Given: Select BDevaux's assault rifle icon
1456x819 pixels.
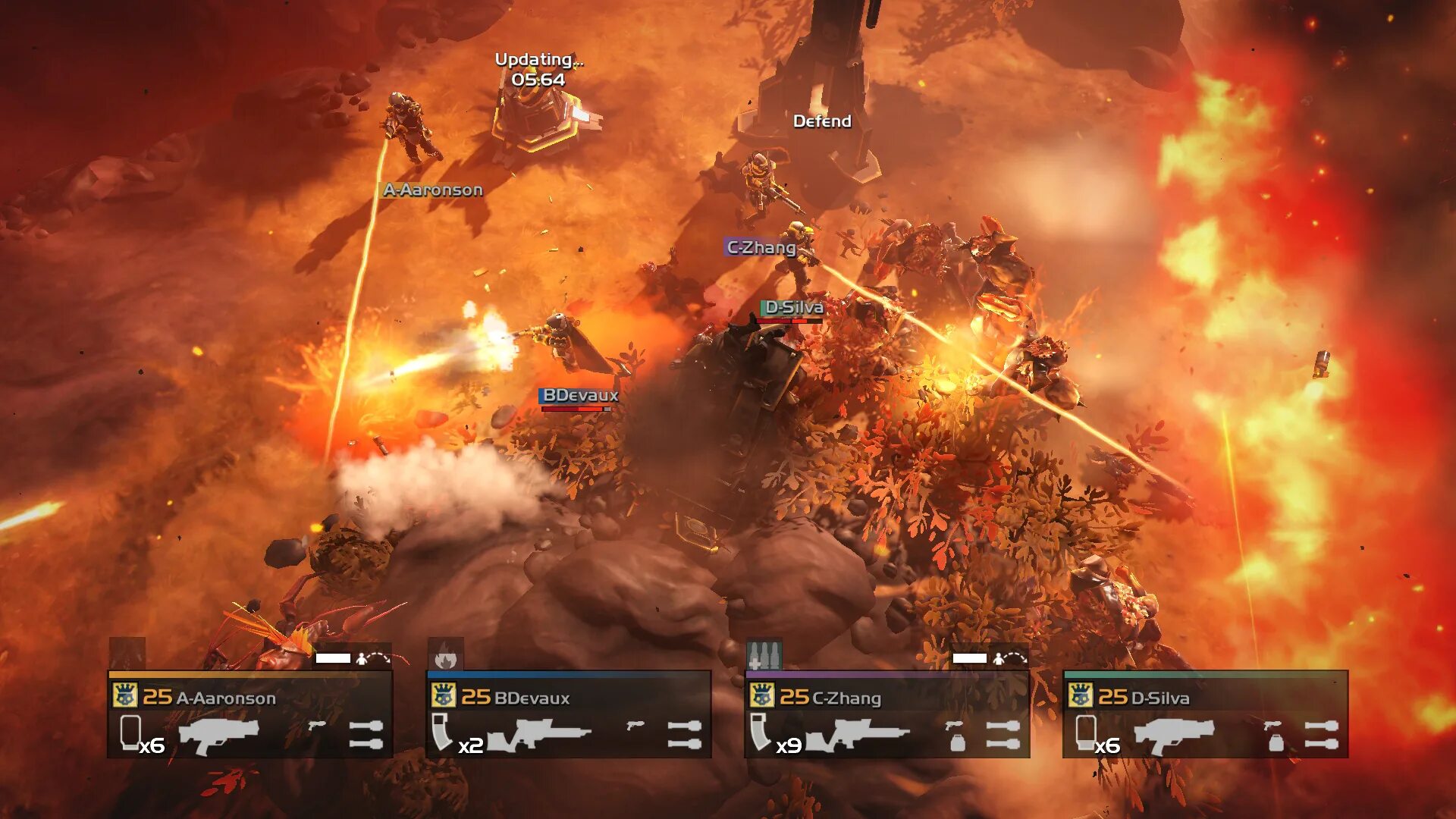Looking at the screenshot, I should point(538,735).
